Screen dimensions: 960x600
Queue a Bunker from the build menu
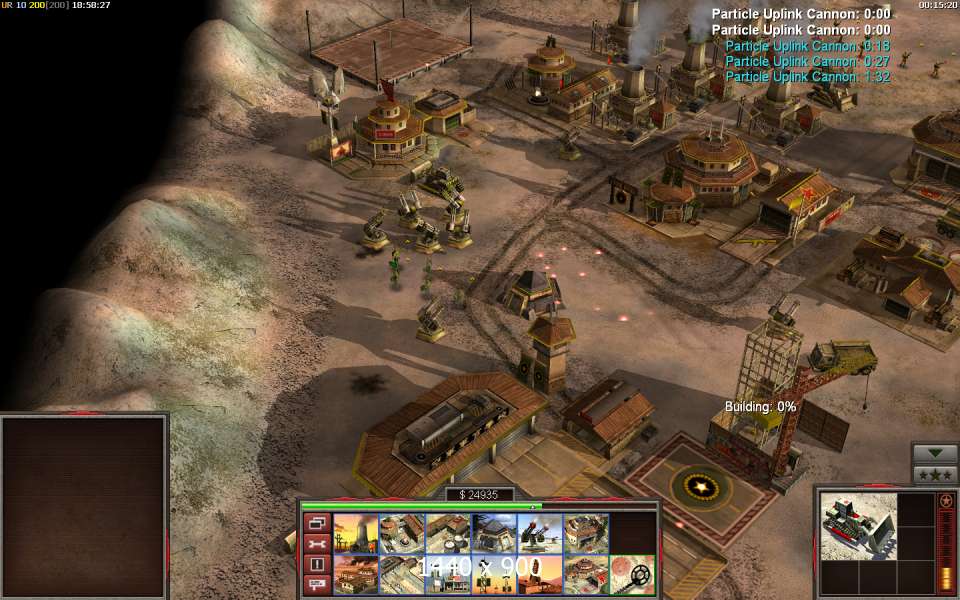pyautogui.click(x=494, y=533)
